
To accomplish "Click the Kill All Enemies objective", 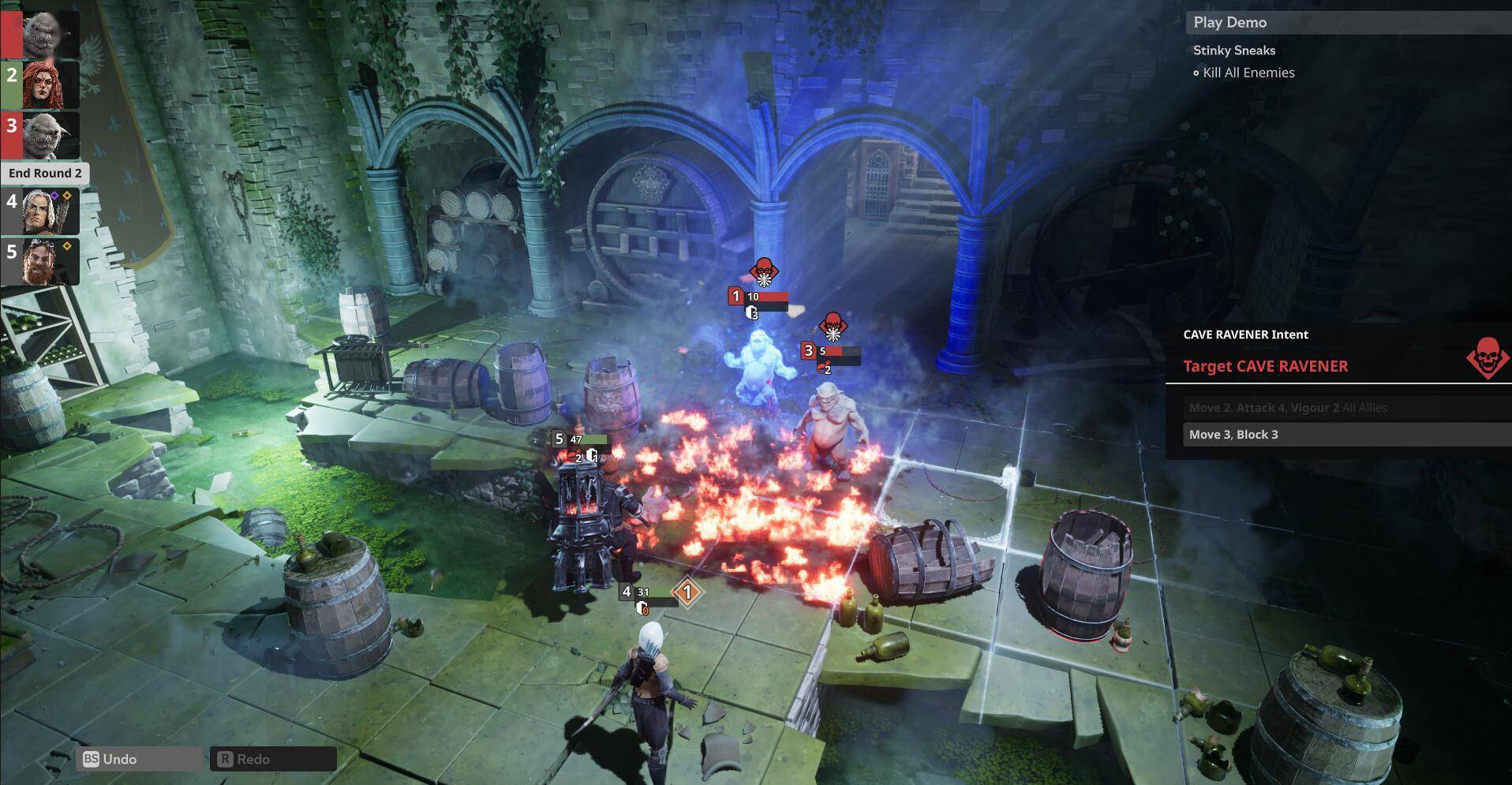I will (x=1248, y=73).
